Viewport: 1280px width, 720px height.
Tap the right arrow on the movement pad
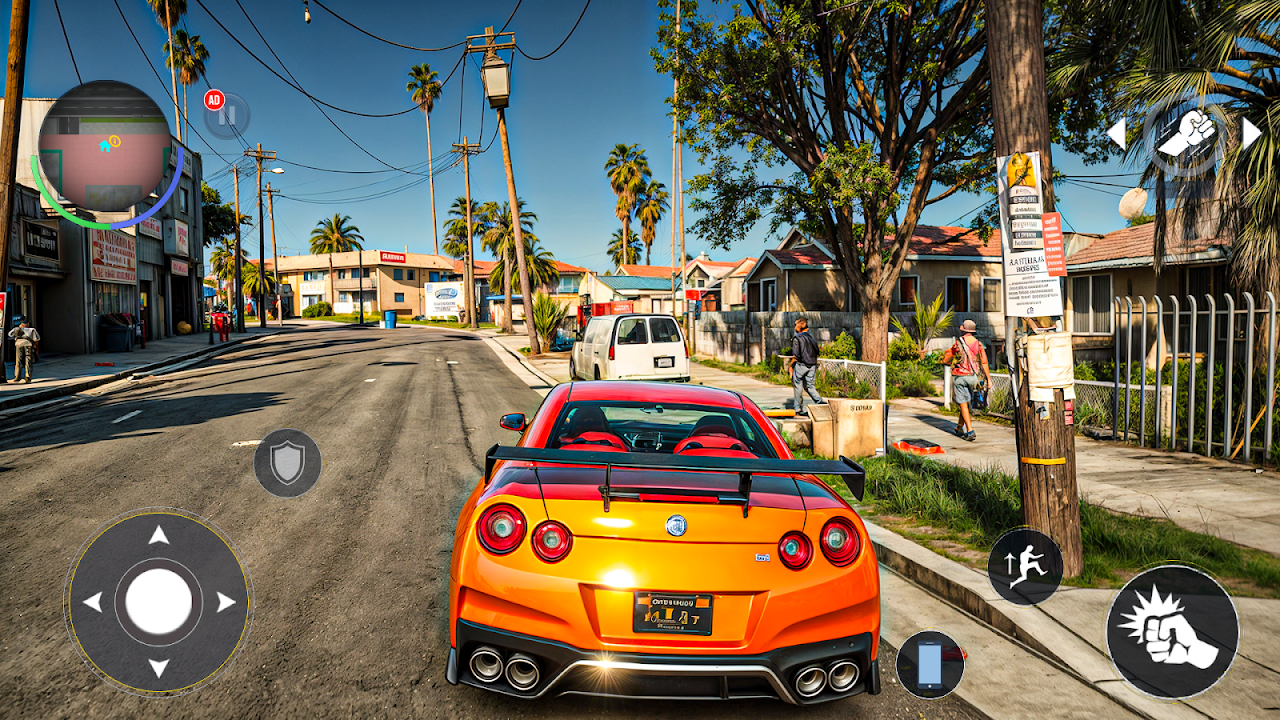(x=225, y=602)
